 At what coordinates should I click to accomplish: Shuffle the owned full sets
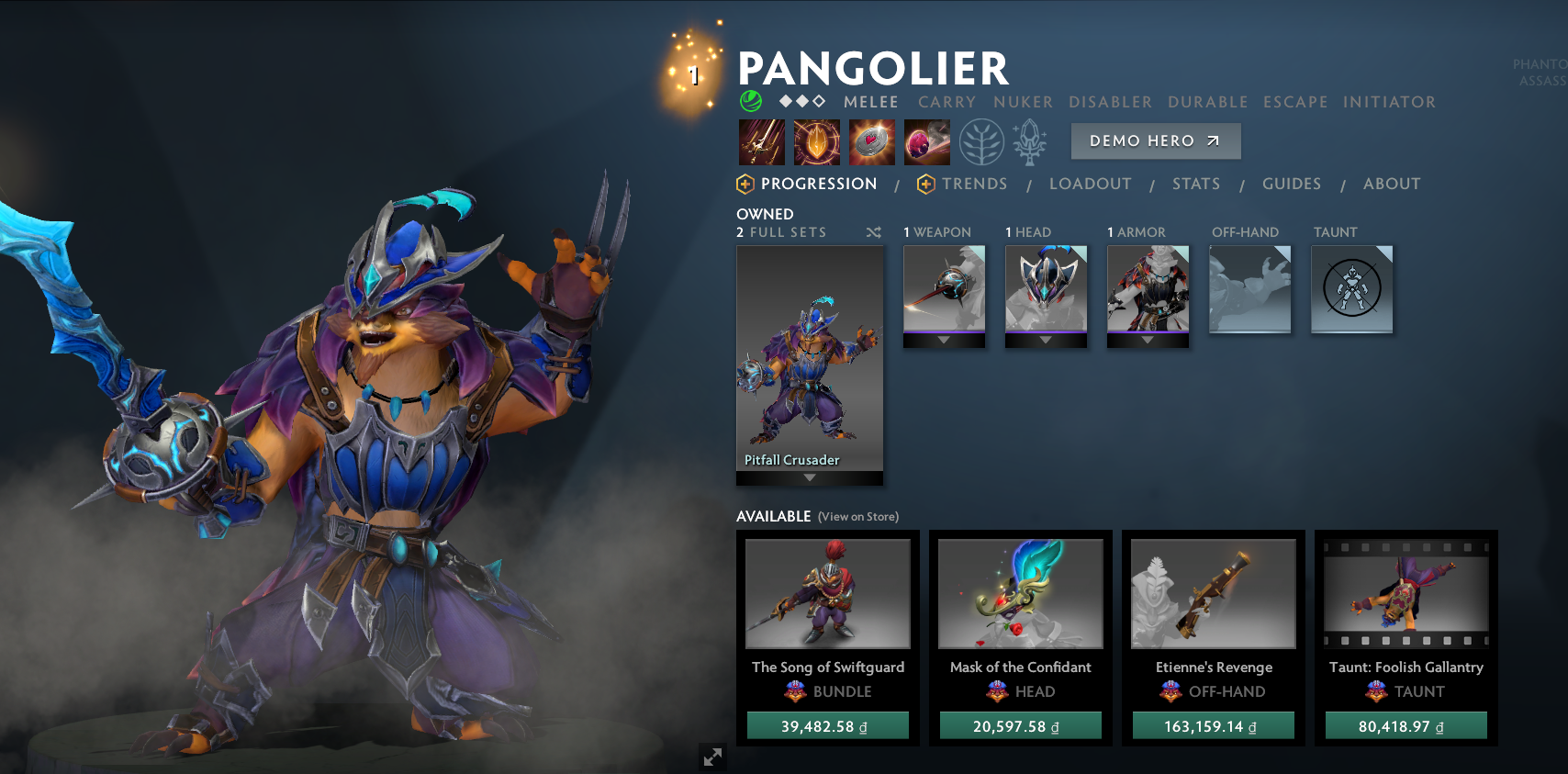873,232
